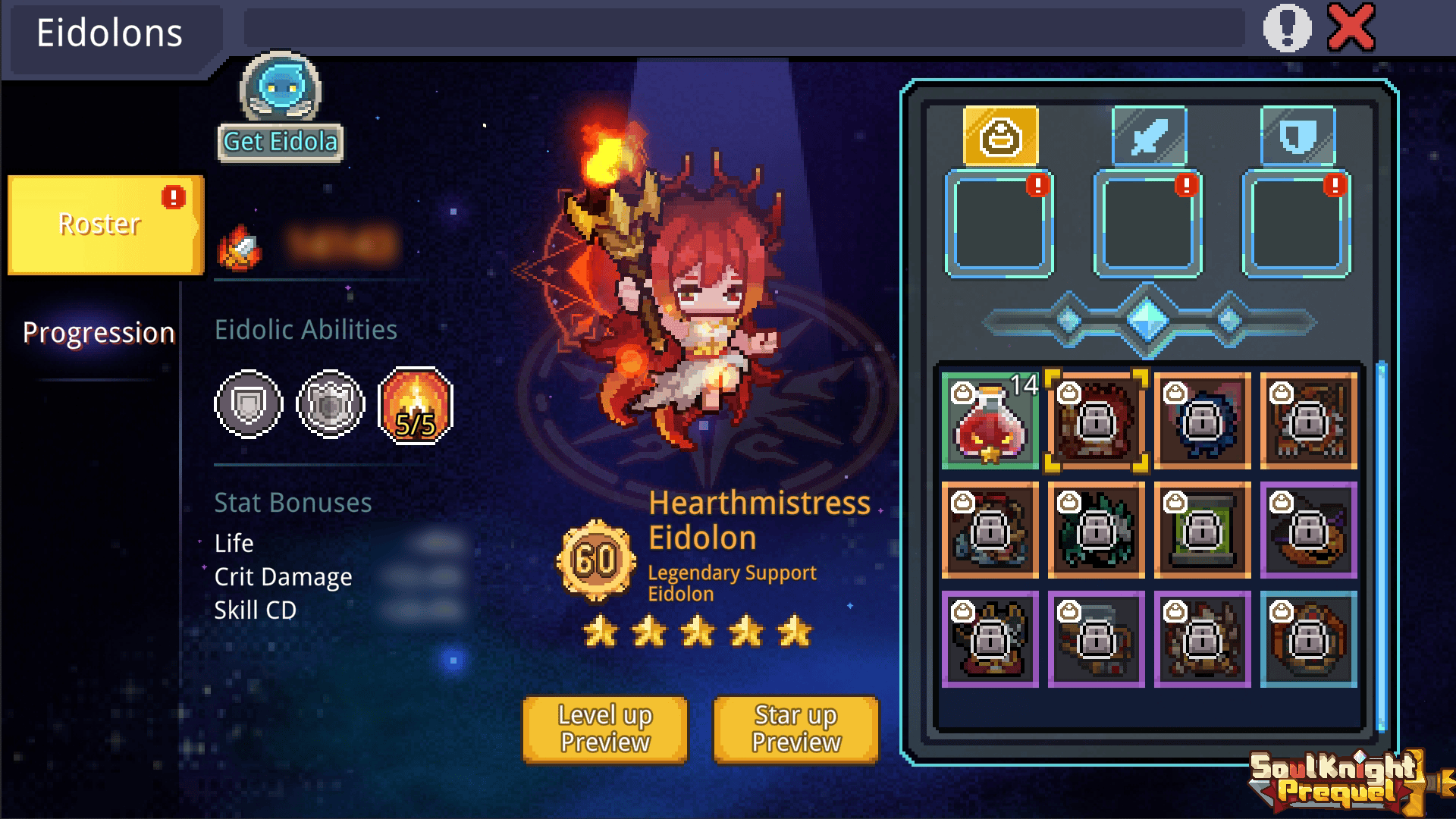Select the middle grey Eidolic Ability icon
This screenshot has width=1456, height=819.
click(328, 404)
